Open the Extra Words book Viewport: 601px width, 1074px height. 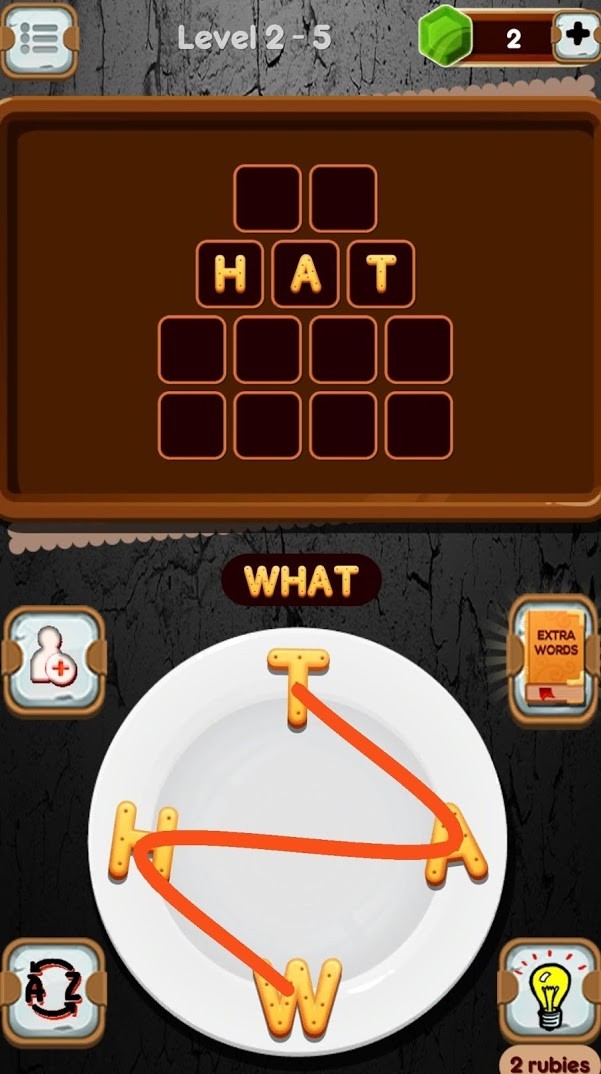pyautogui.click(x=553, y=659)
